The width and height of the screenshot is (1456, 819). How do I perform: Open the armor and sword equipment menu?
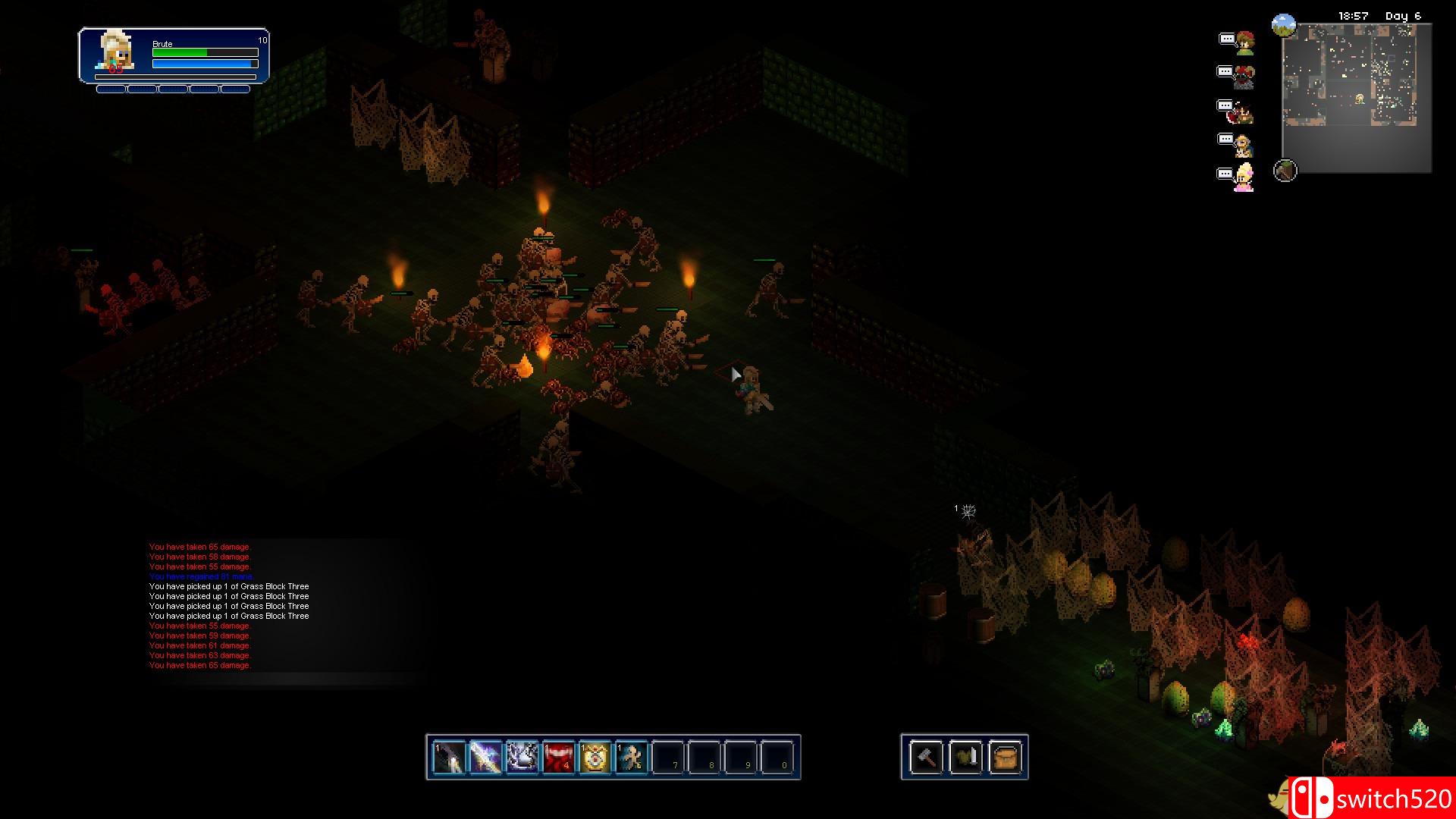pyautogui.click(x=965, y=757)
